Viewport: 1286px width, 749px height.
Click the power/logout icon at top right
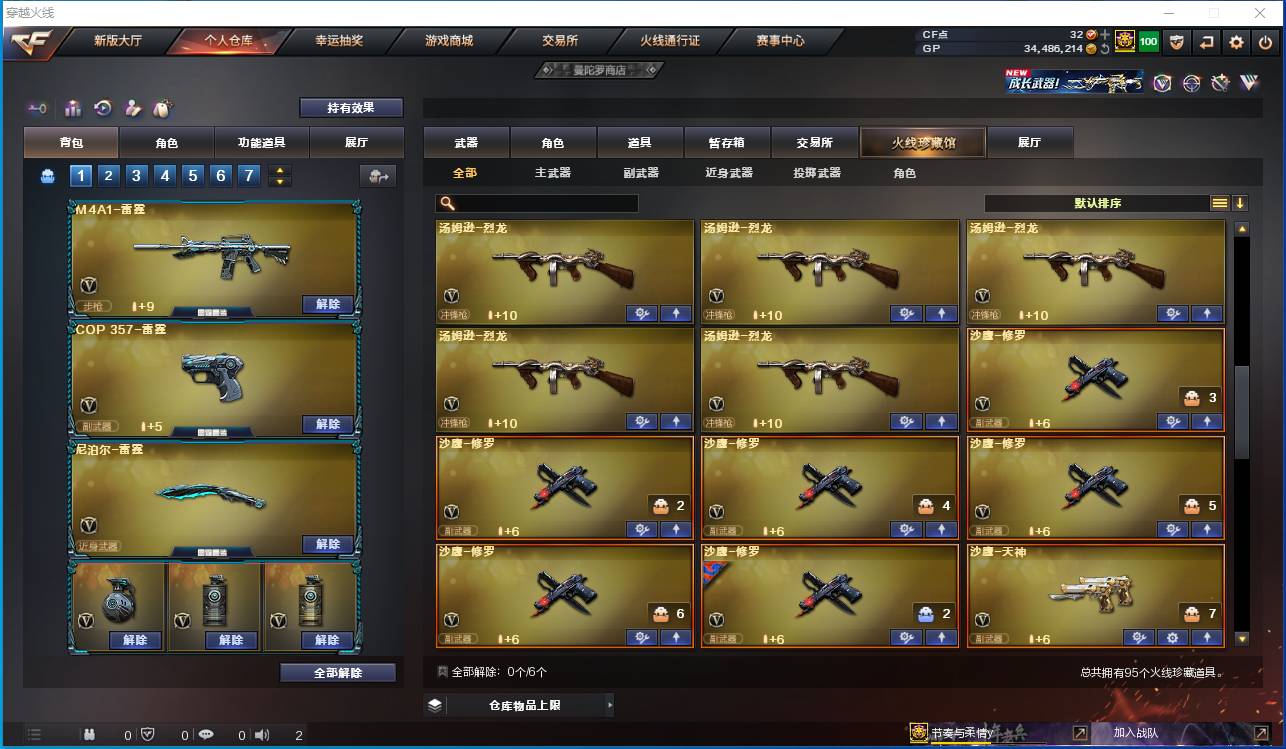(x=1265, y=42)
